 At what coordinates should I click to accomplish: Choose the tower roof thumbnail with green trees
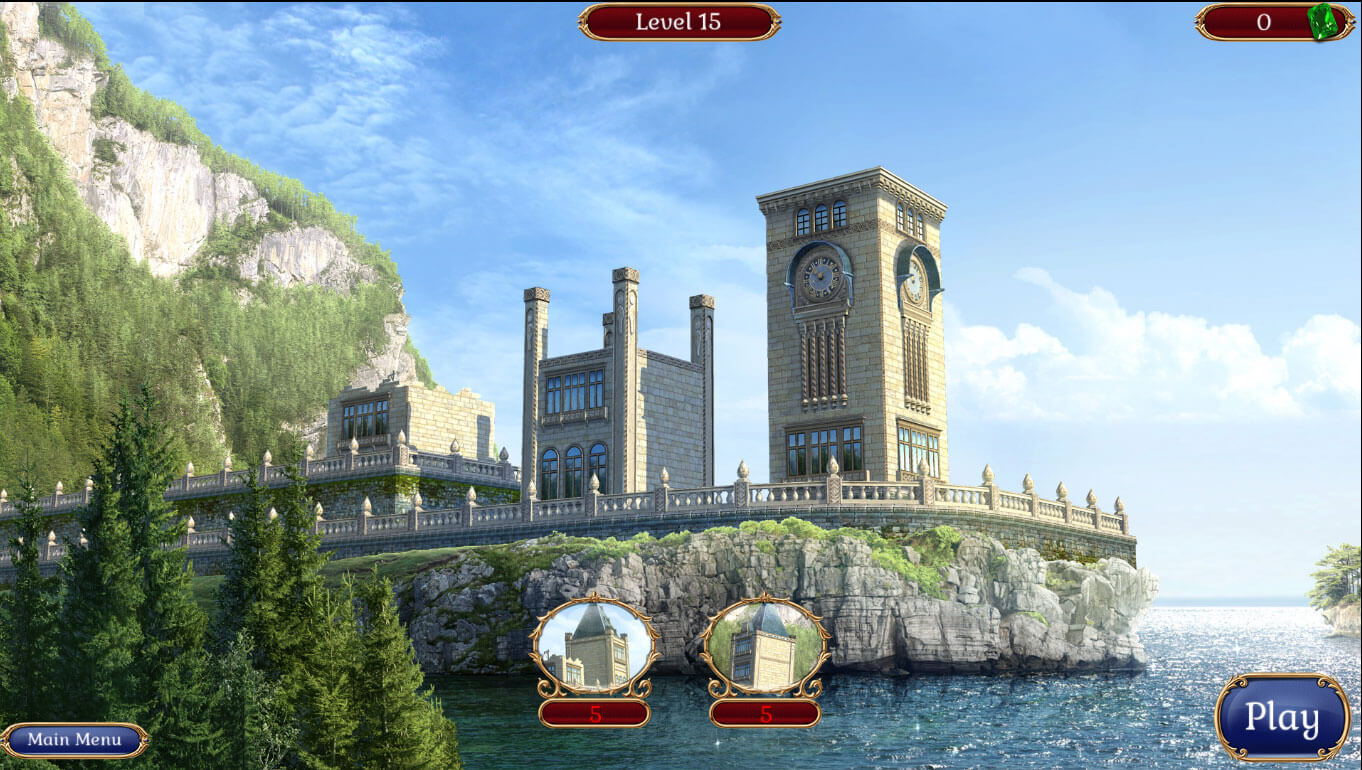pos(765,646)
